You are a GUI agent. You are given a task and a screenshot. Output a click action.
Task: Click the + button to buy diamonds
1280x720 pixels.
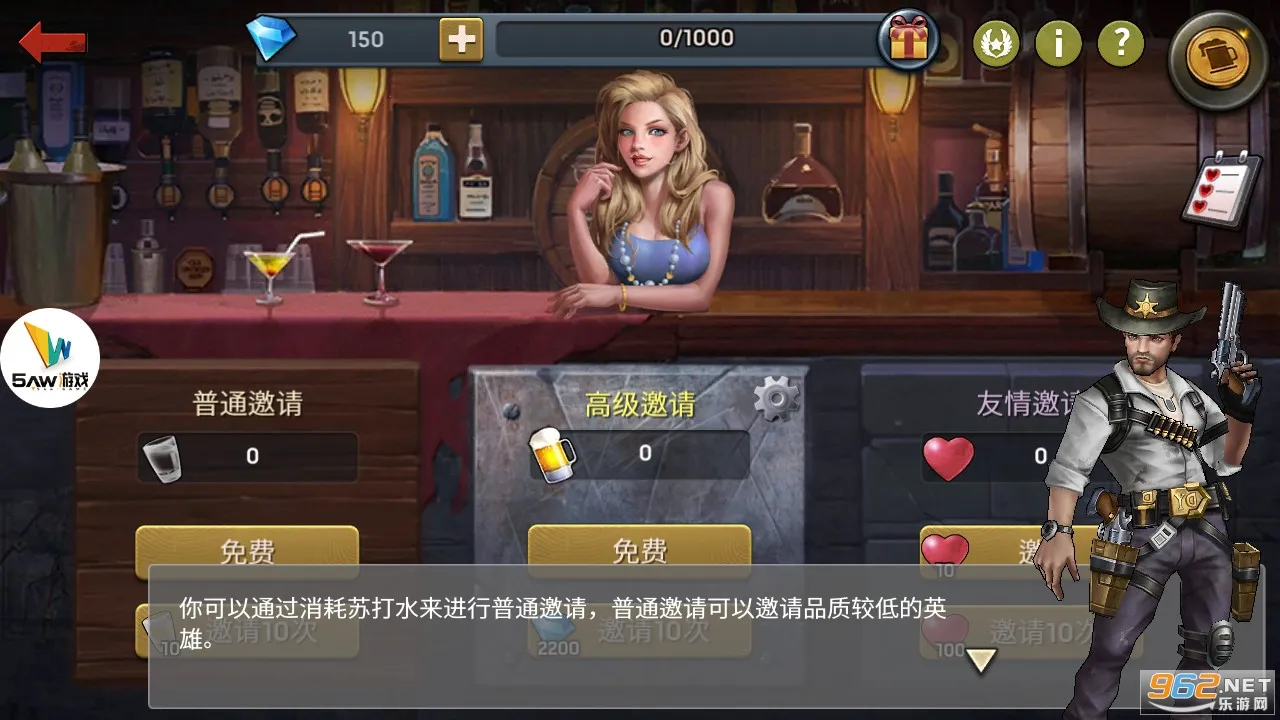point(462,39)
